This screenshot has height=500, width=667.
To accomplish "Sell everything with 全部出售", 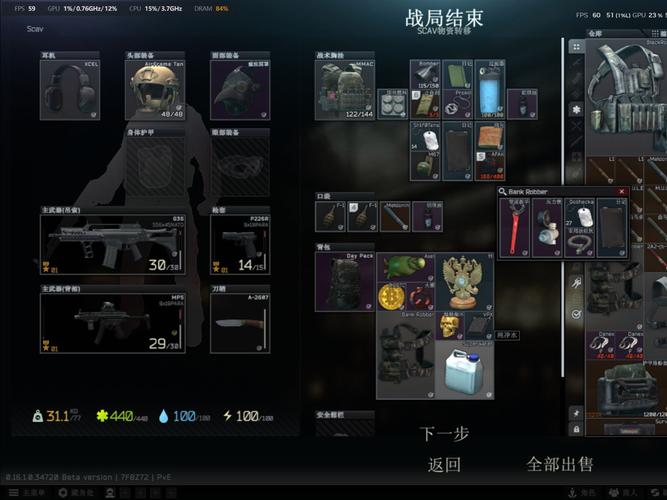I will [559, 464].
